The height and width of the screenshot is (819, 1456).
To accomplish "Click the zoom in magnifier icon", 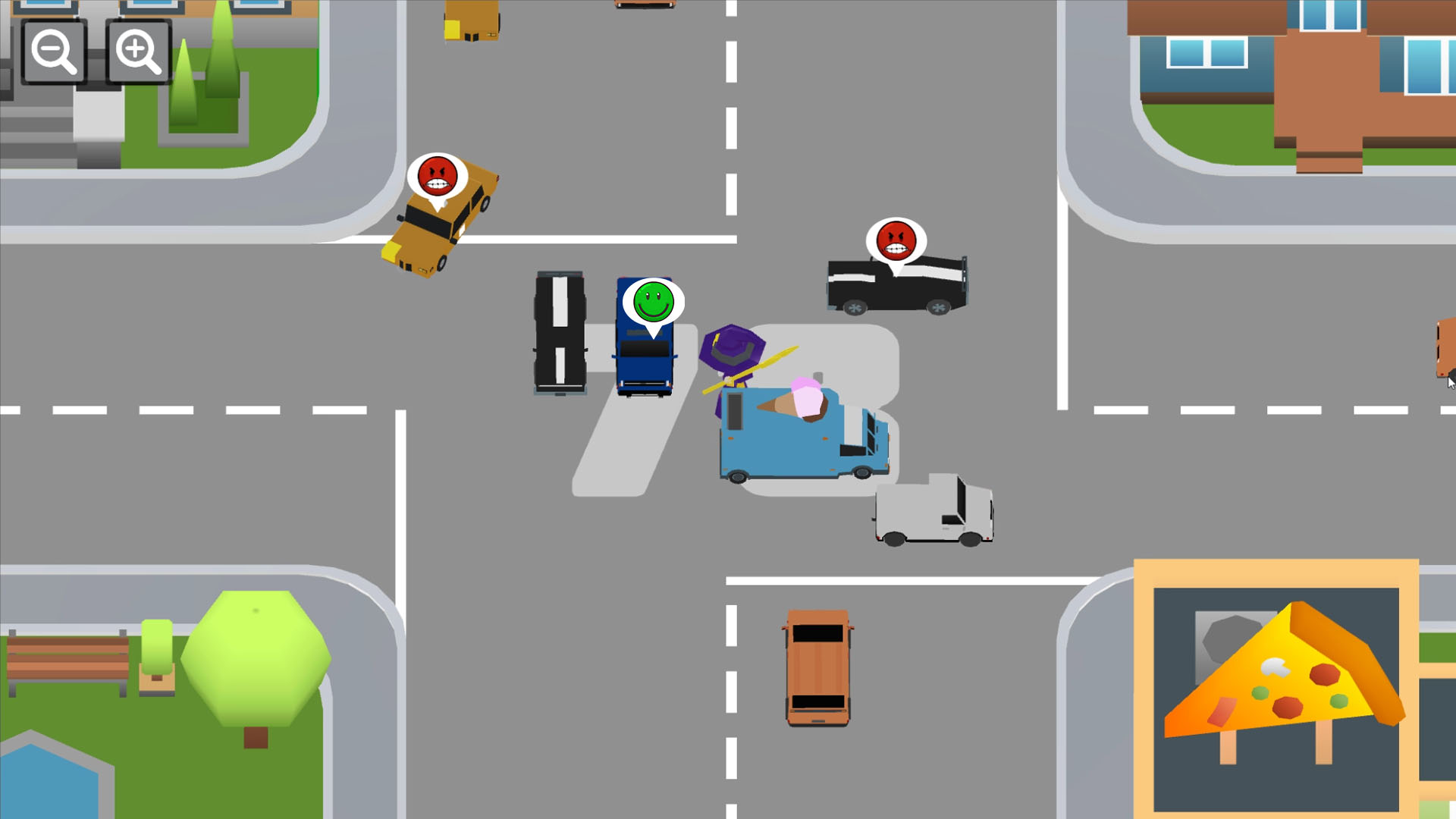I will (x=136, y=52).
